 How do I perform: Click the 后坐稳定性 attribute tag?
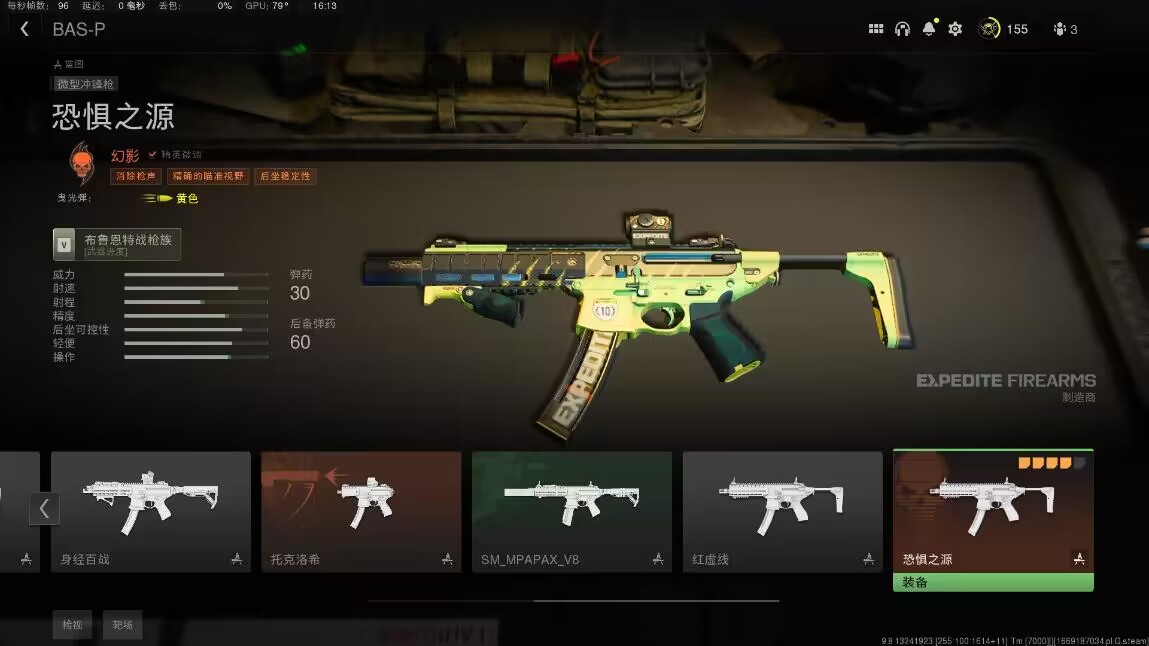click(x=285, y=176)
